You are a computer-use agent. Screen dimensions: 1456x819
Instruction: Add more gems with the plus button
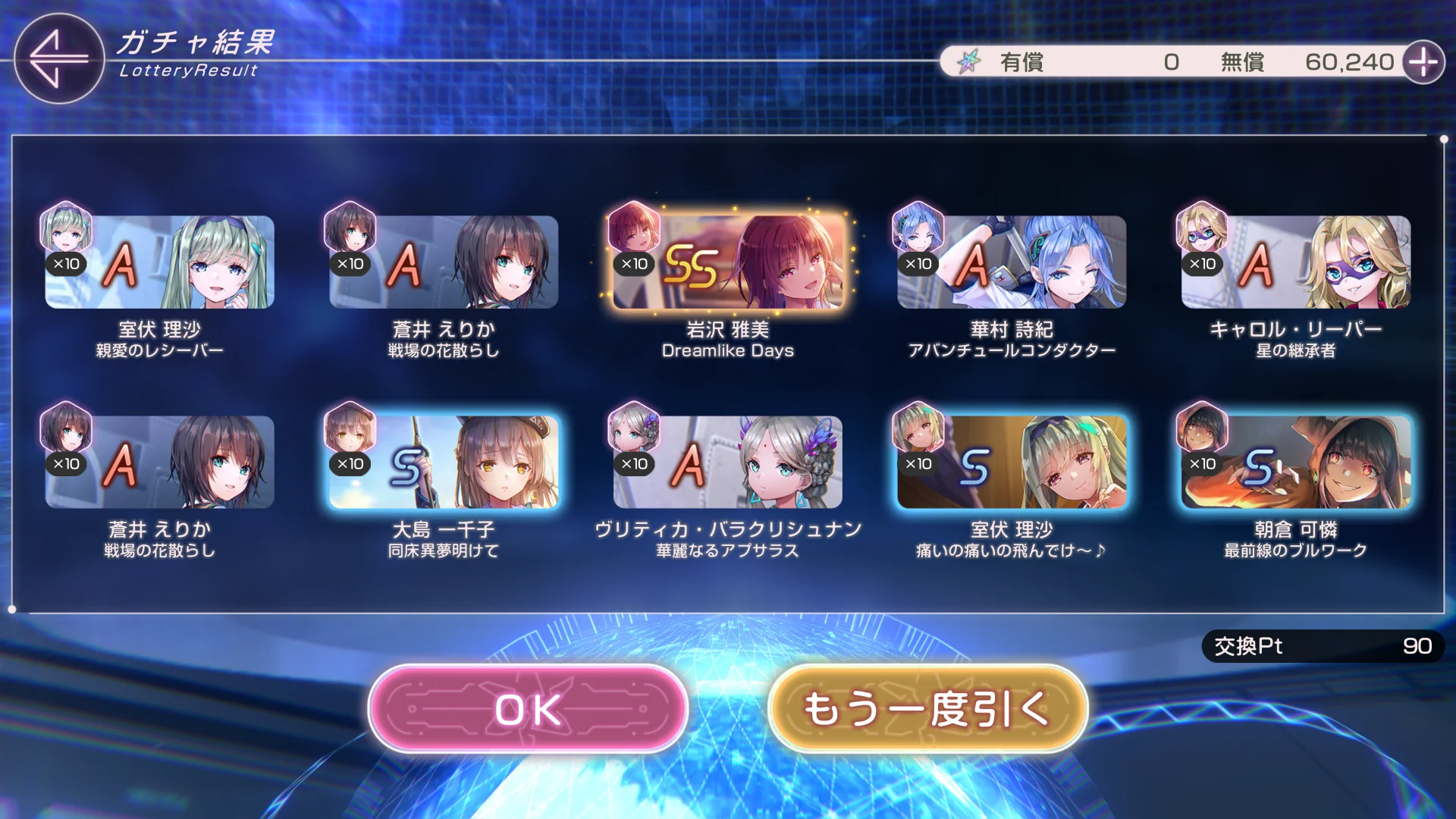[1423, 62]
